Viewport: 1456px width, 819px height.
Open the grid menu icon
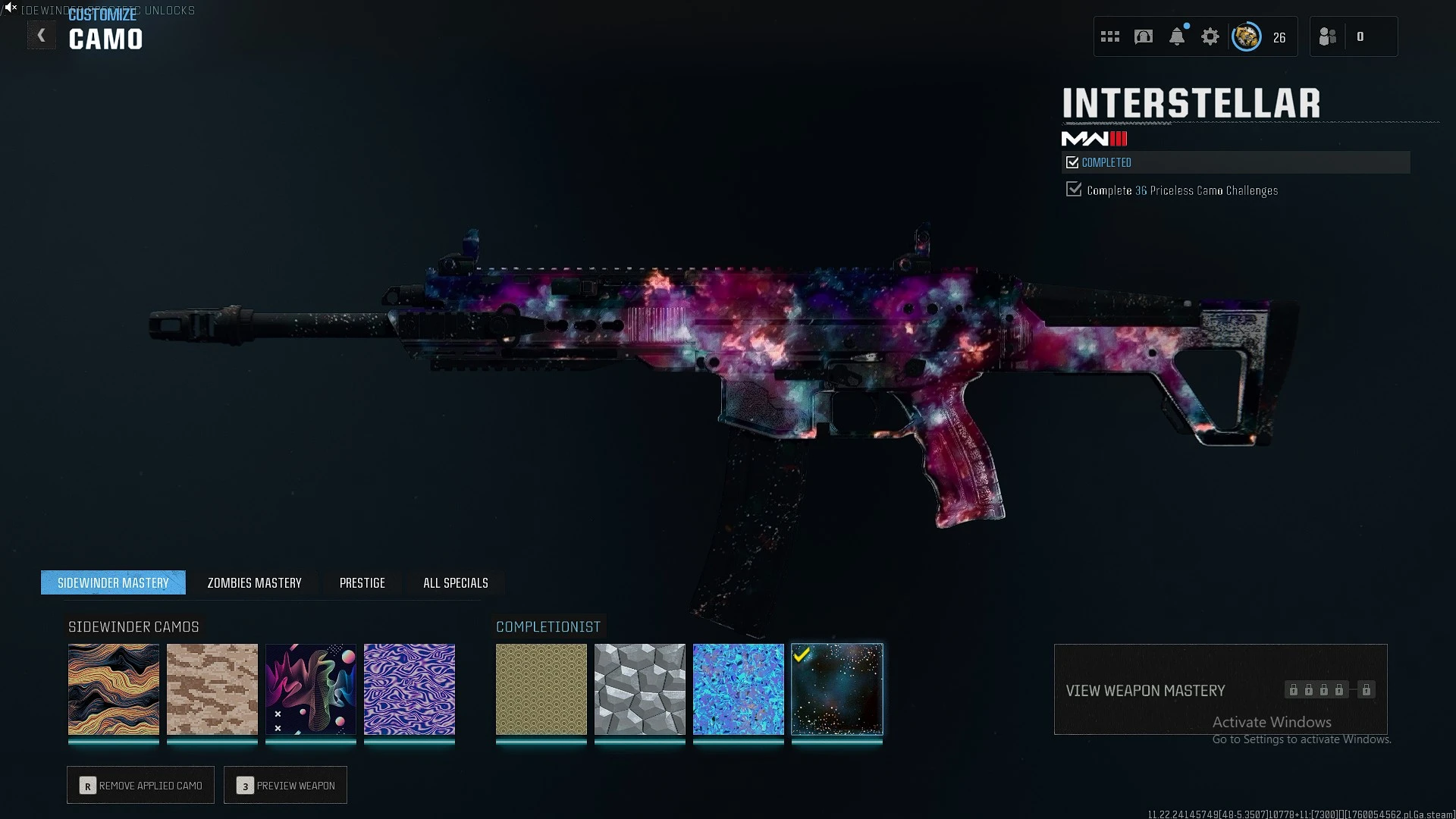(1110, 36)
